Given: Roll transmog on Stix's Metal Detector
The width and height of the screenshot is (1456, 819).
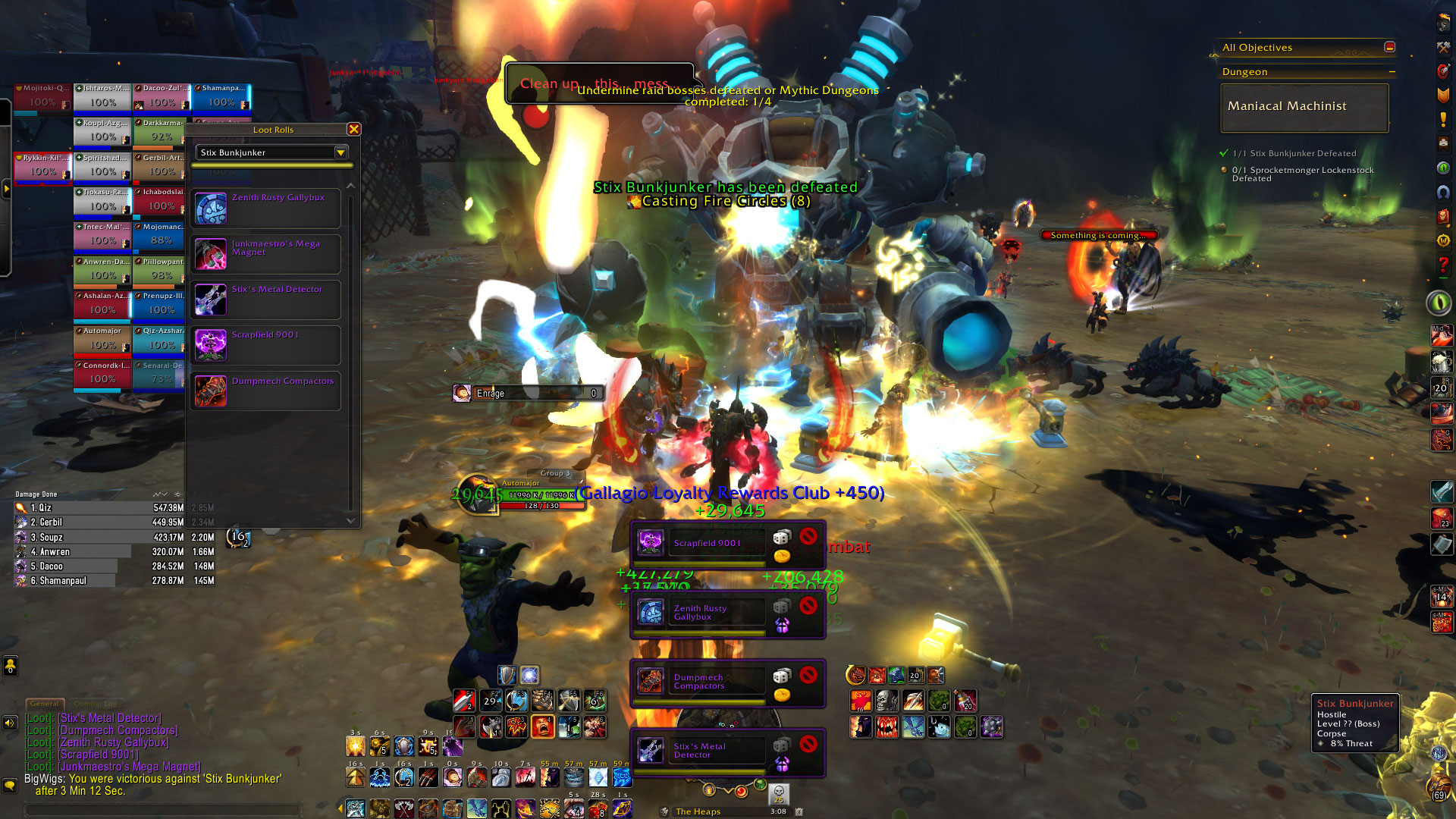Looking at the screenshot, I should [782, 764].
